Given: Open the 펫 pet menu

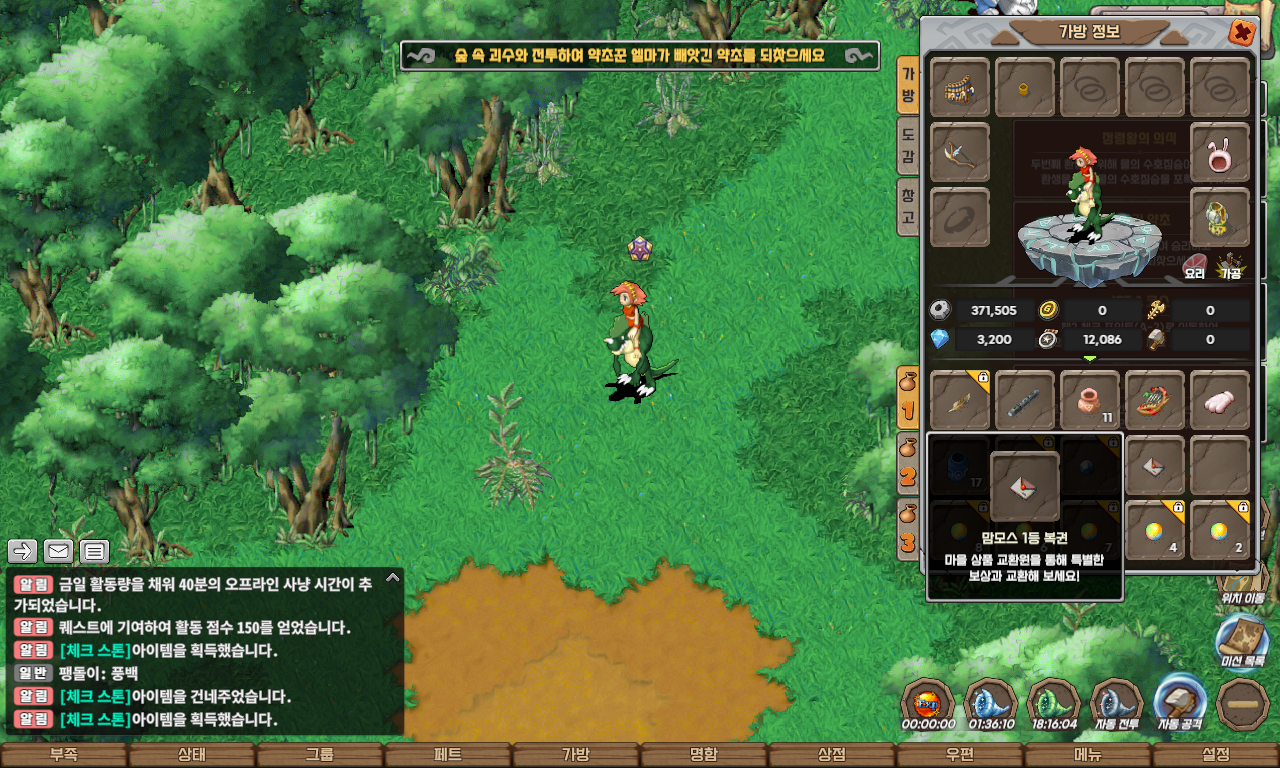Looking at the screenshot, I should tap(448, 755).
